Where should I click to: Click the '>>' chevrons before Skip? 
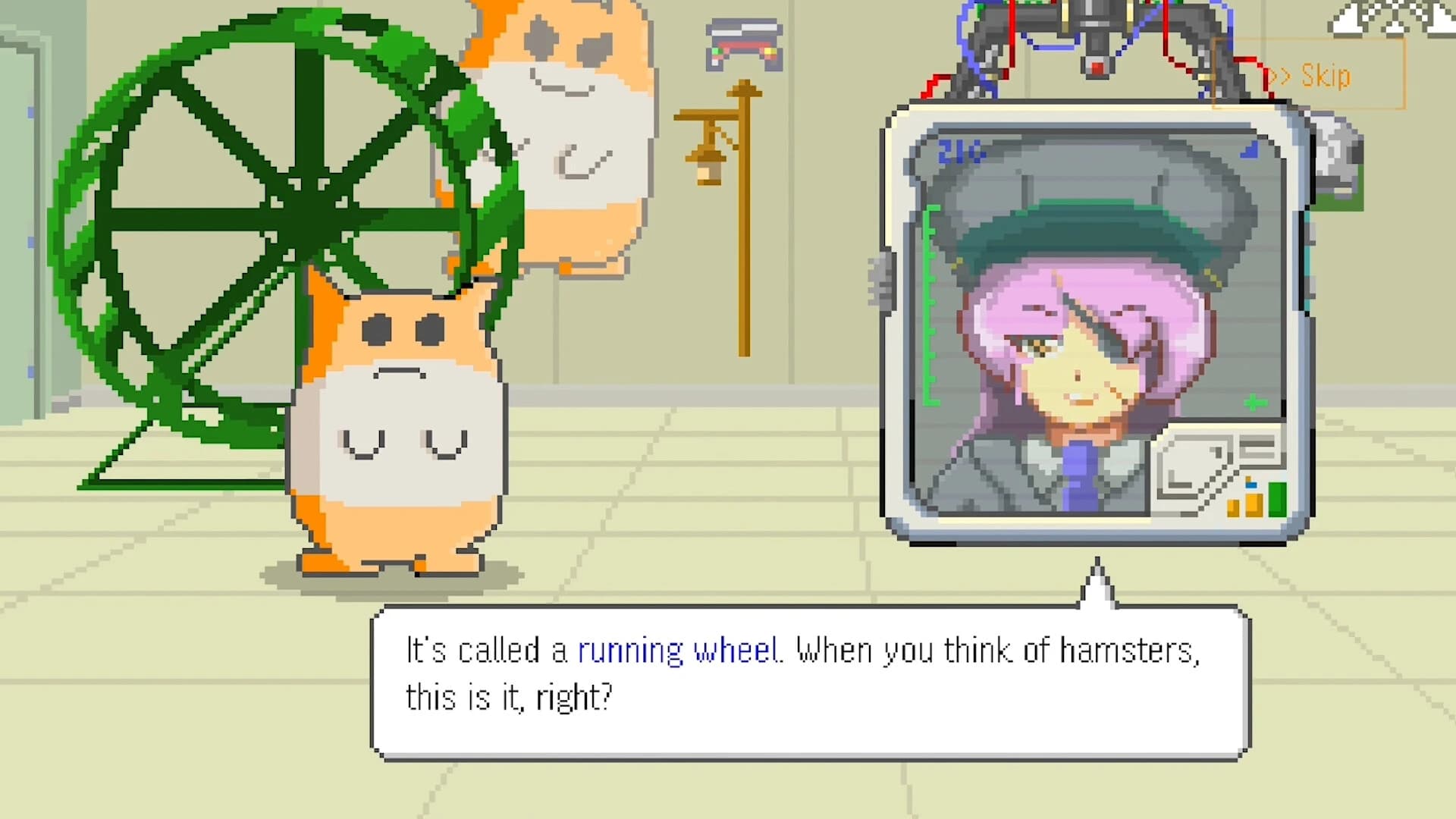click(x=1282, y=76)
